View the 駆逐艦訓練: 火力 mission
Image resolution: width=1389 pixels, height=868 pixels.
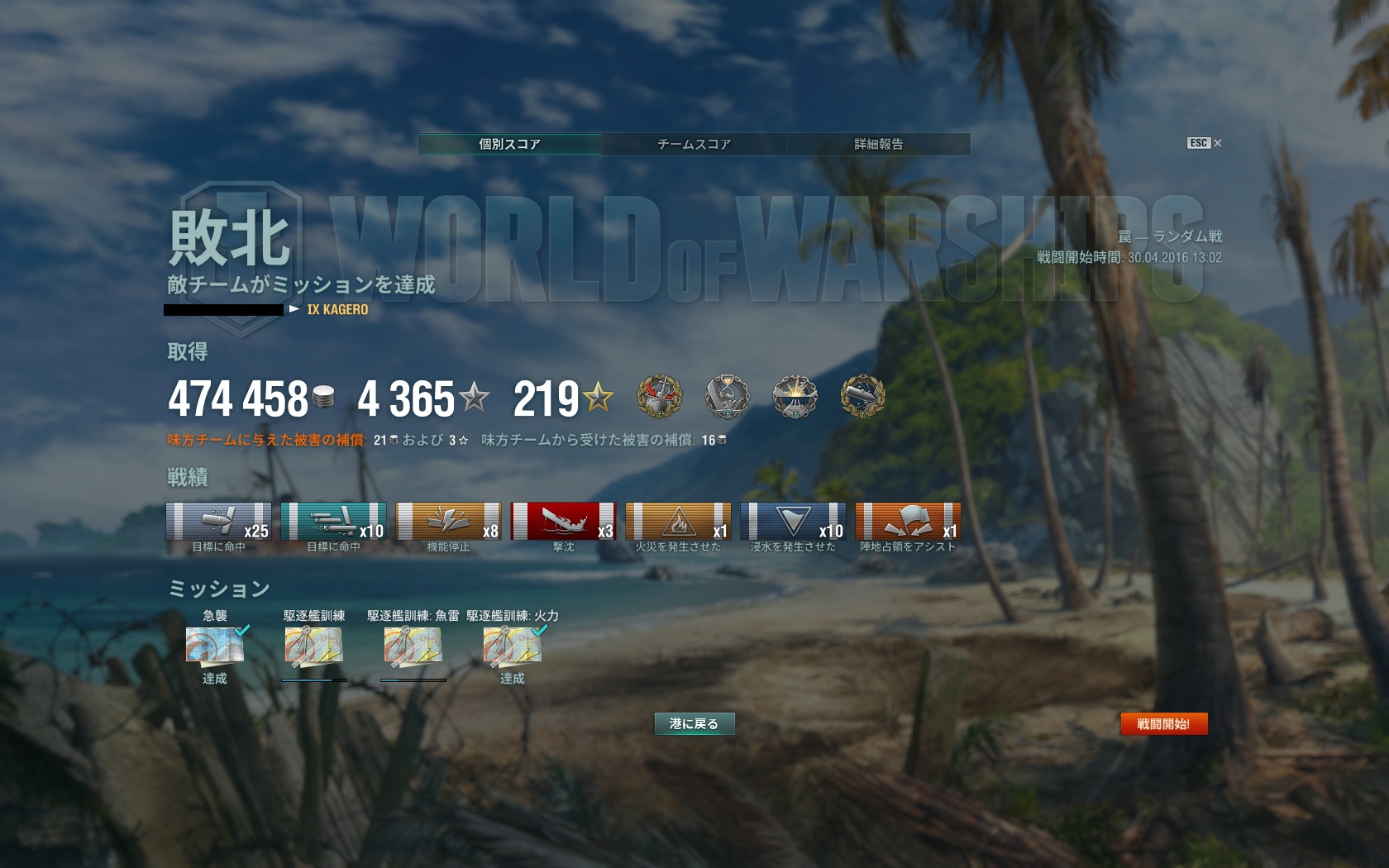point(513,646)
